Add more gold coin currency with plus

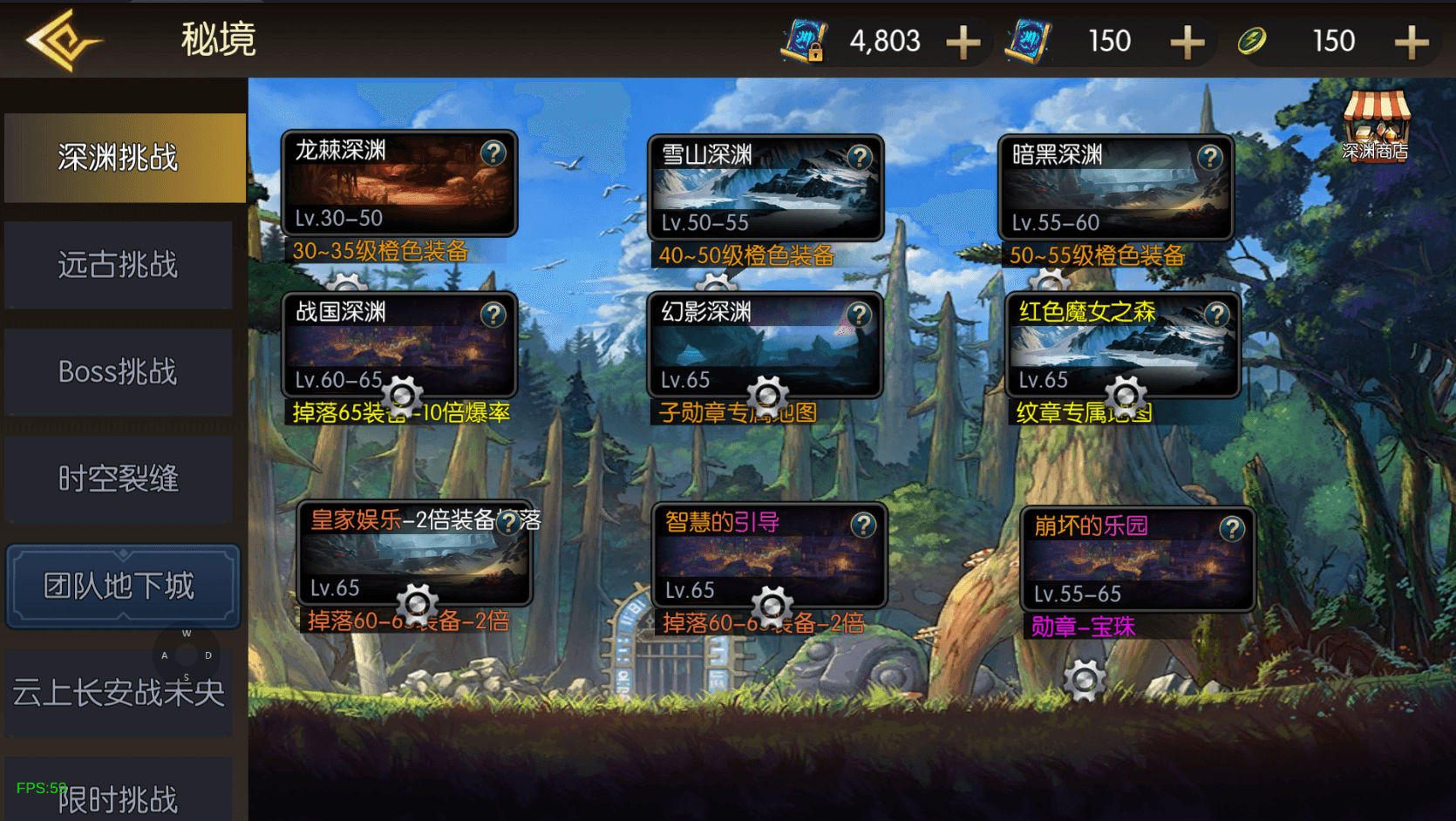1412,42
